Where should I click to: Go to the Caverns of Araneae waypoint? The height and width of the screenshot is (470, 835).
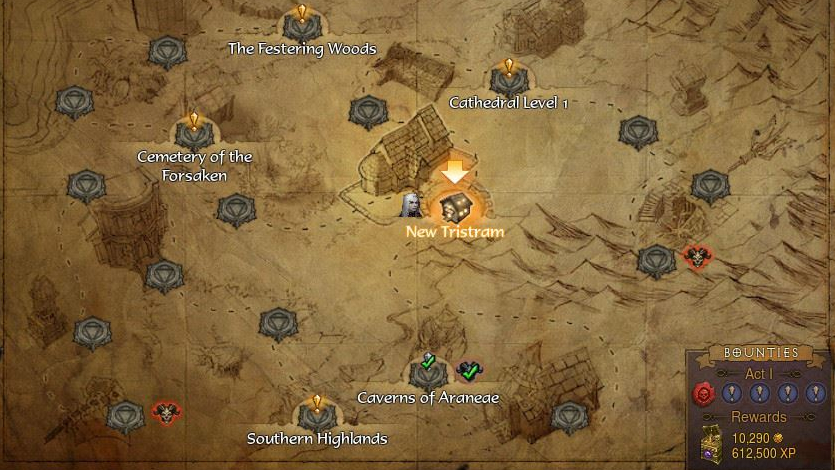(428, 374)
